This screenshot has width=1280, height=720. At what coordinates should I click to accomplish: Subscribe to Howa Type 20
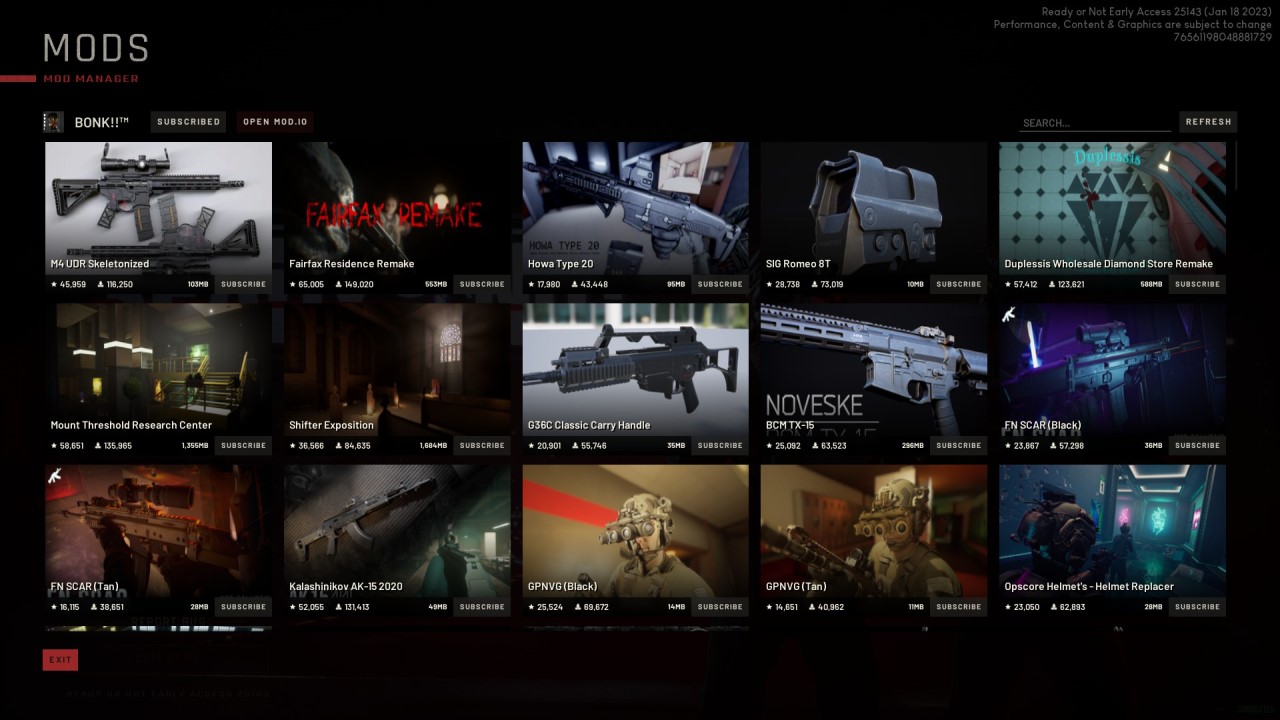[x=720, y=284]
